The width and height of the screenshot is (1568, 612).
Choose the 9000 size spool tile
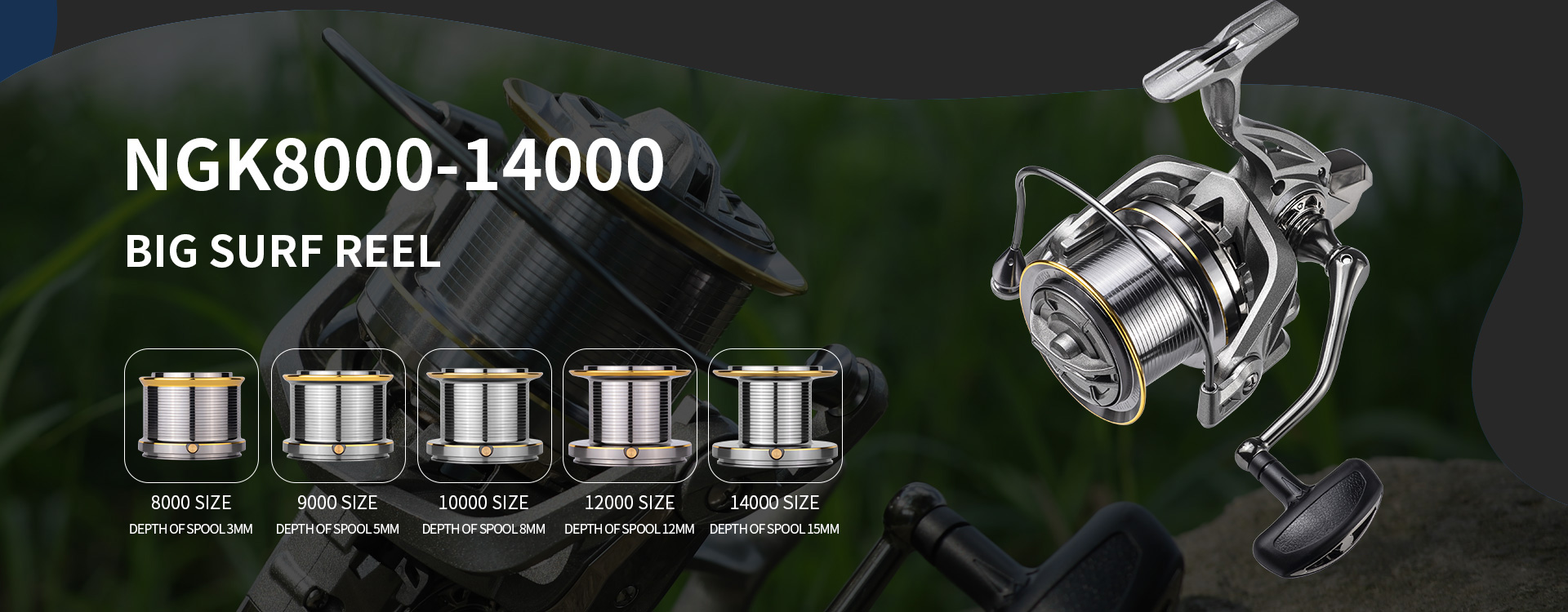pyautogui.click(x=338, y=415)
